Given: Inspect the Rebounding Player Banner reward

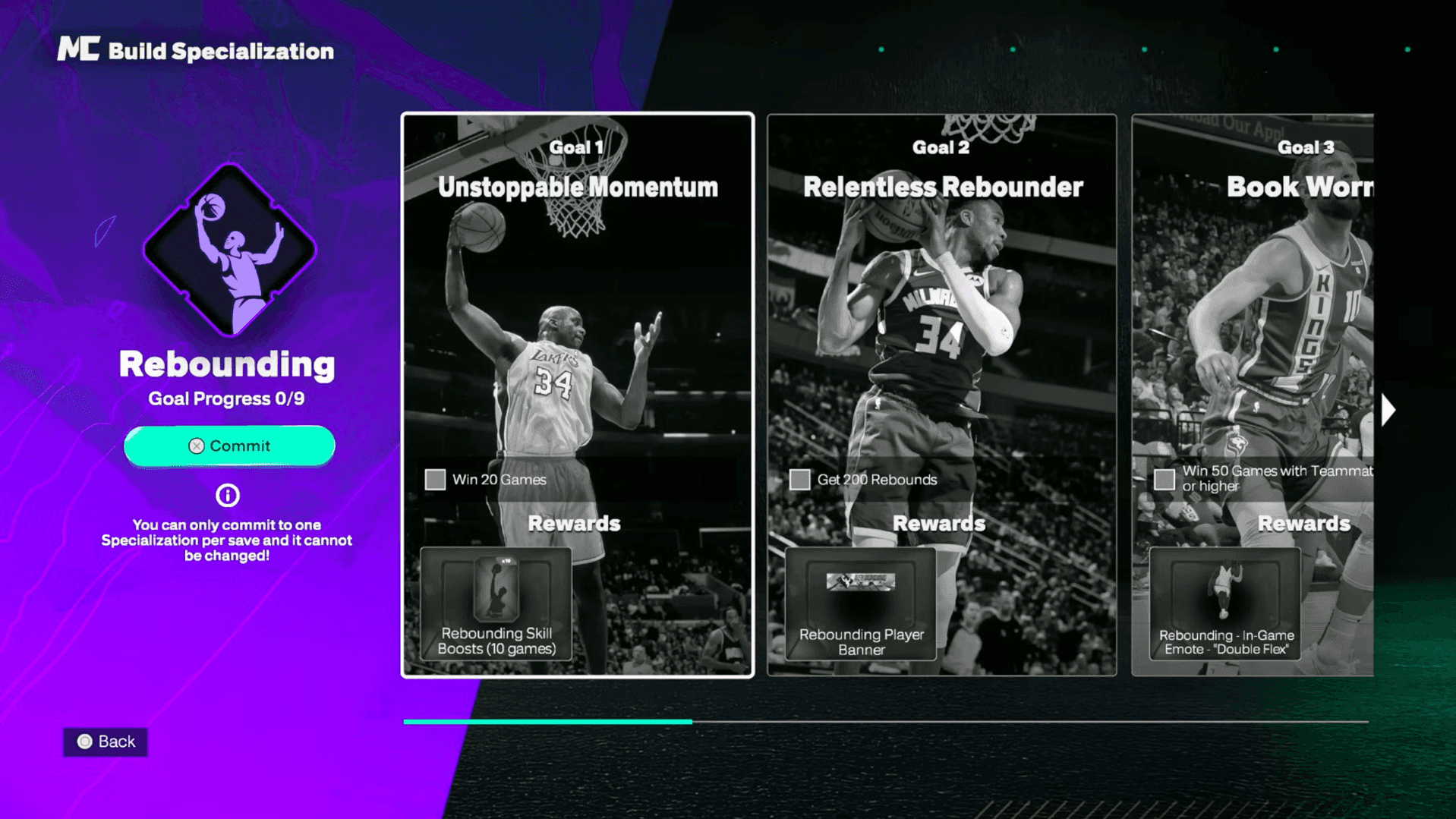Looking at the screenshot, I should (x=861, y=604).
